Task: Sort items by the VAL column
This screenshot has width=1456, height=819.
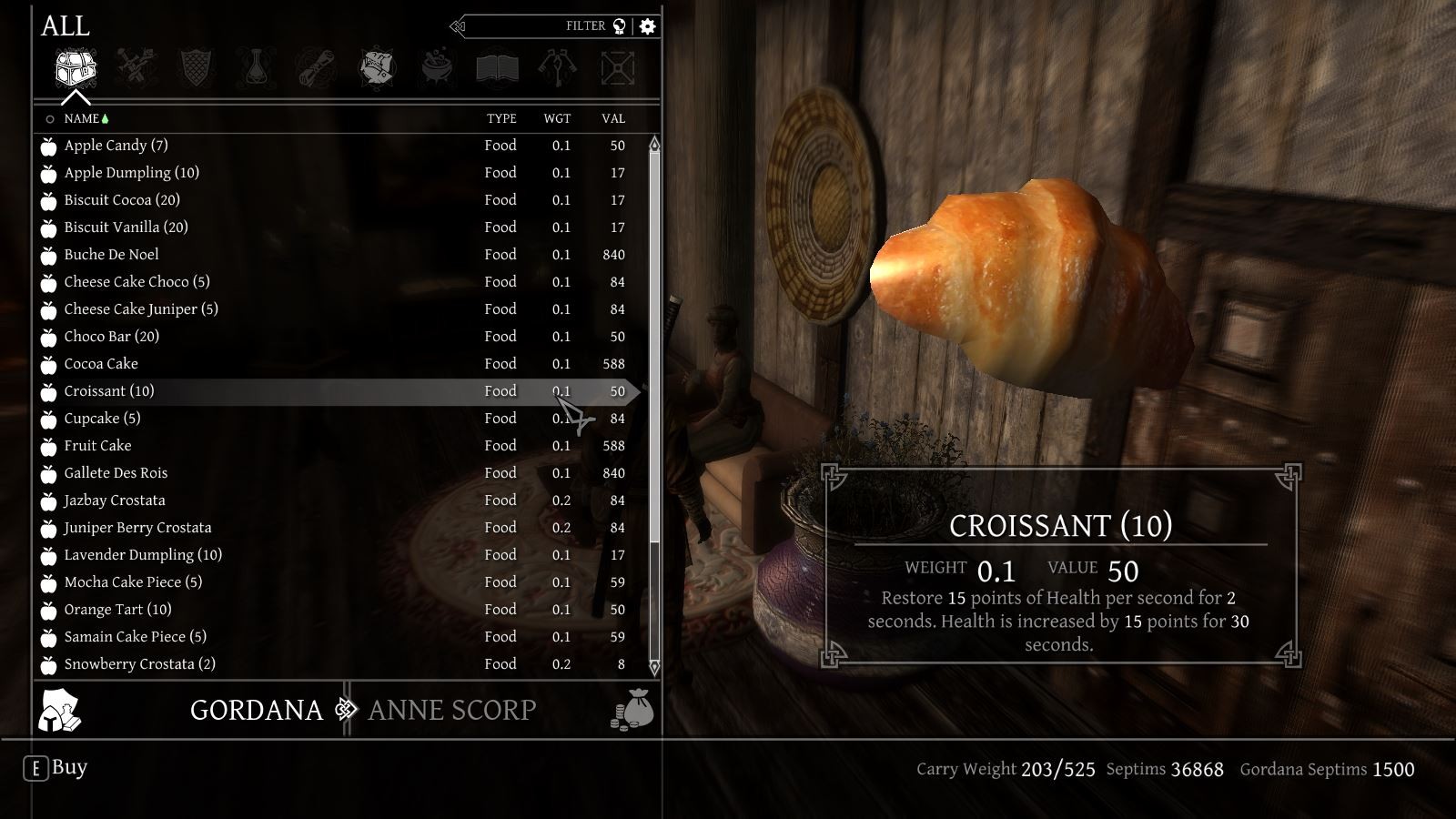Action: [x=612, y=119]
